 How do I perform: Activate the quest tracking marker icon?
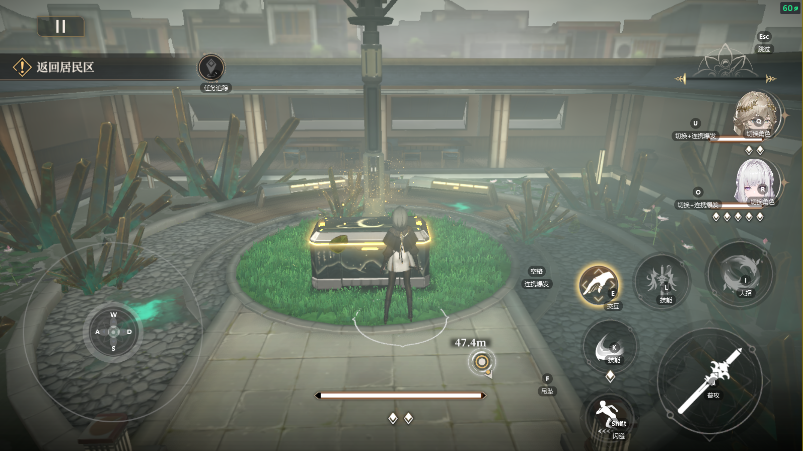click(211, 68)
